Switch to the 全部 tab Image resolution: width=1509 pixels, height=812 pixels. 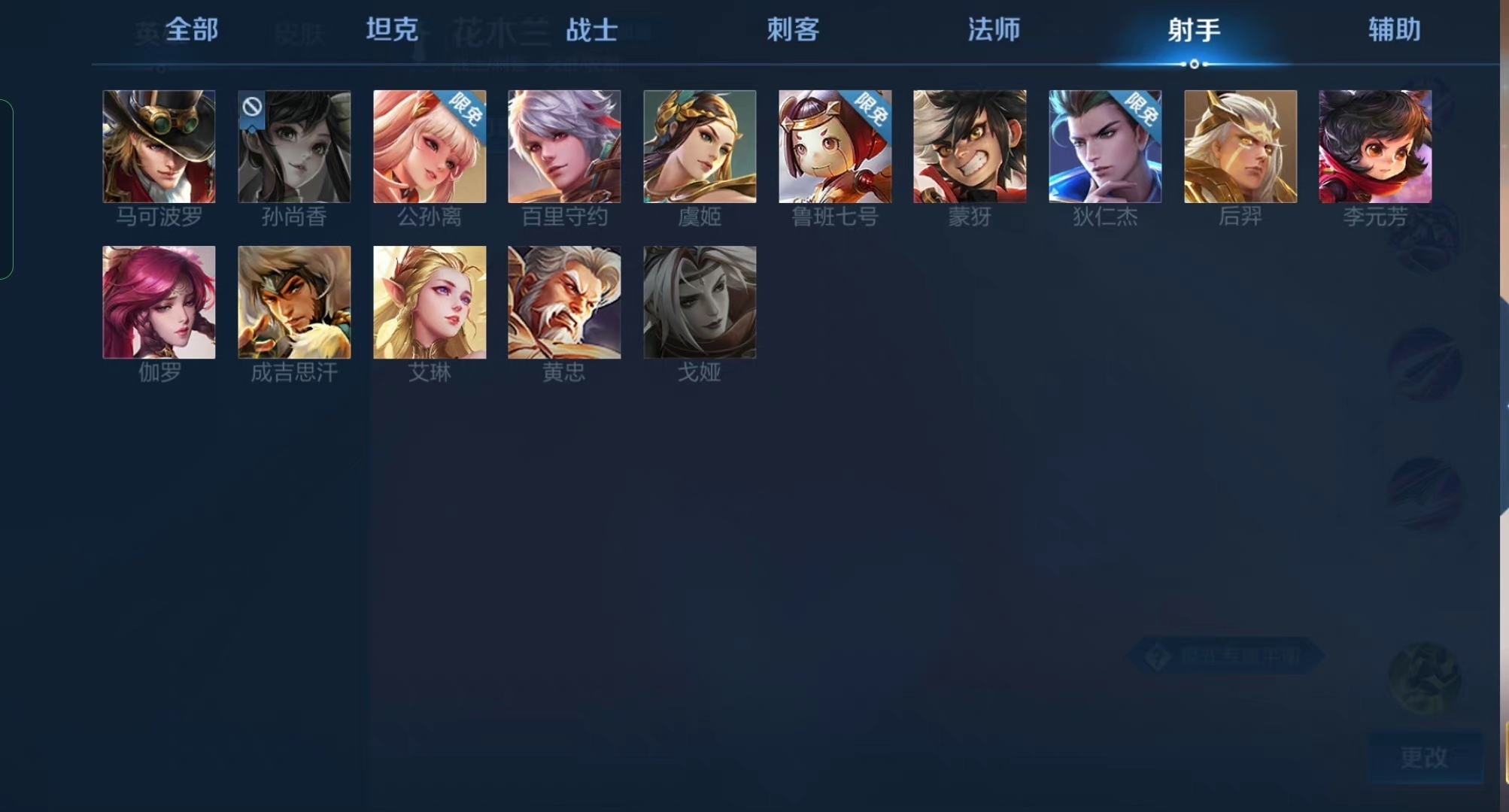193,30
